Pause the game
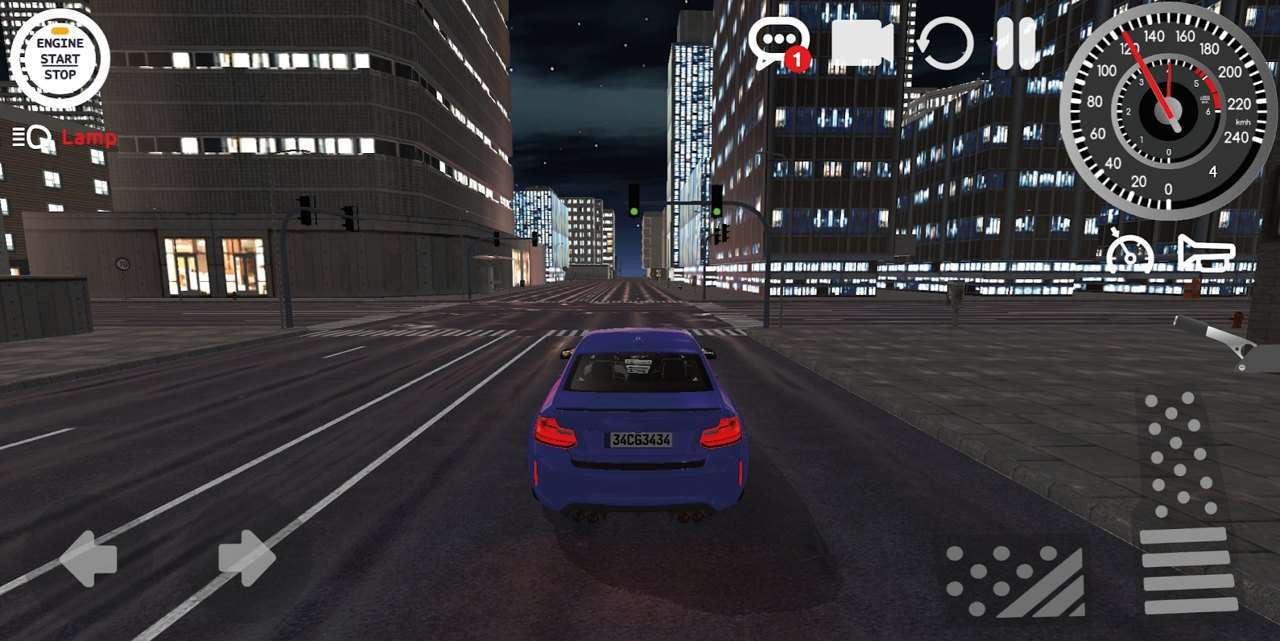This screenshot has height=641, width=1280. (1016, 44)
